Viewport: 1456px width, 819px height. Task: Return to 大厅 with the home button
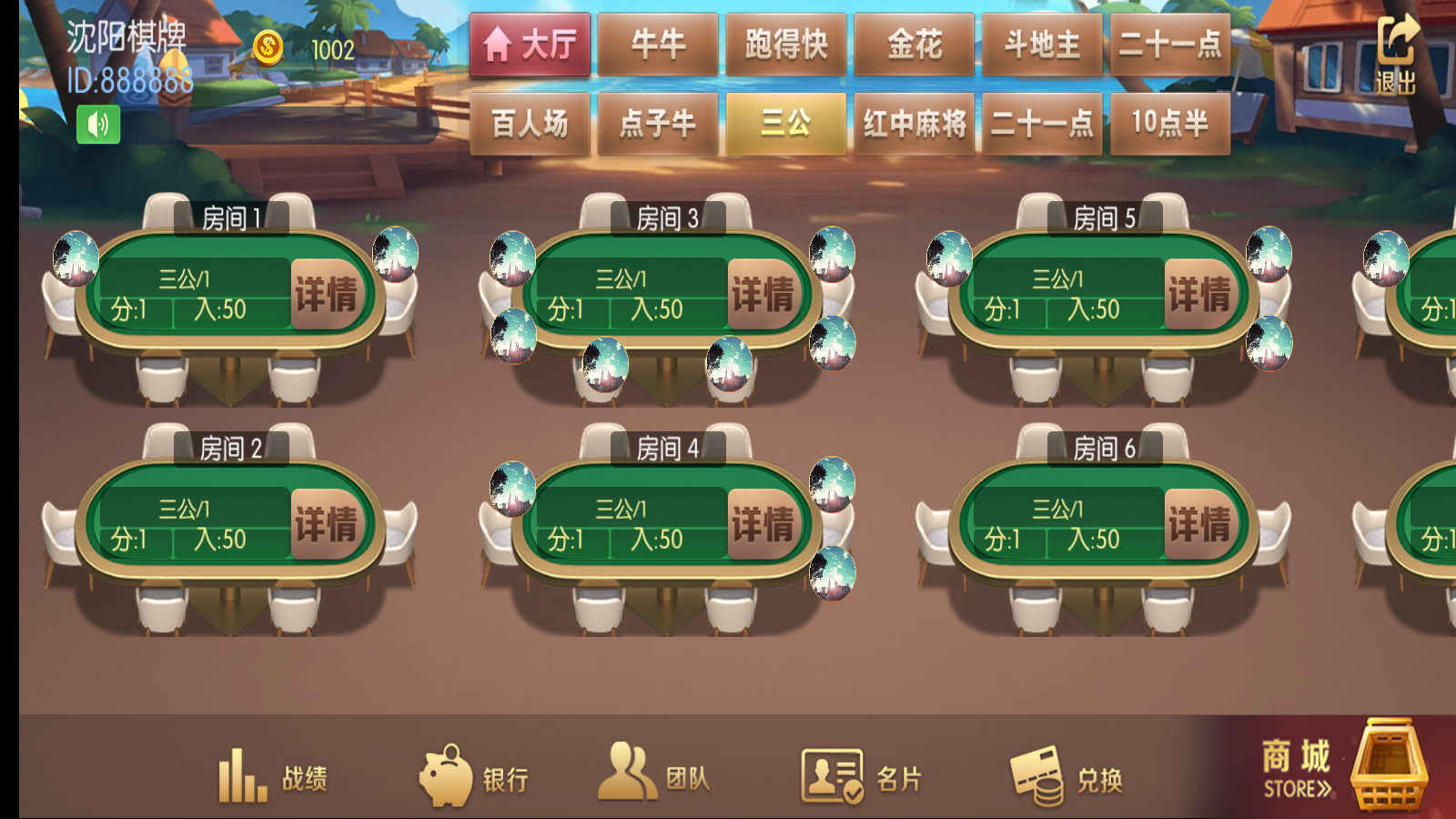[x=530, y=44]
